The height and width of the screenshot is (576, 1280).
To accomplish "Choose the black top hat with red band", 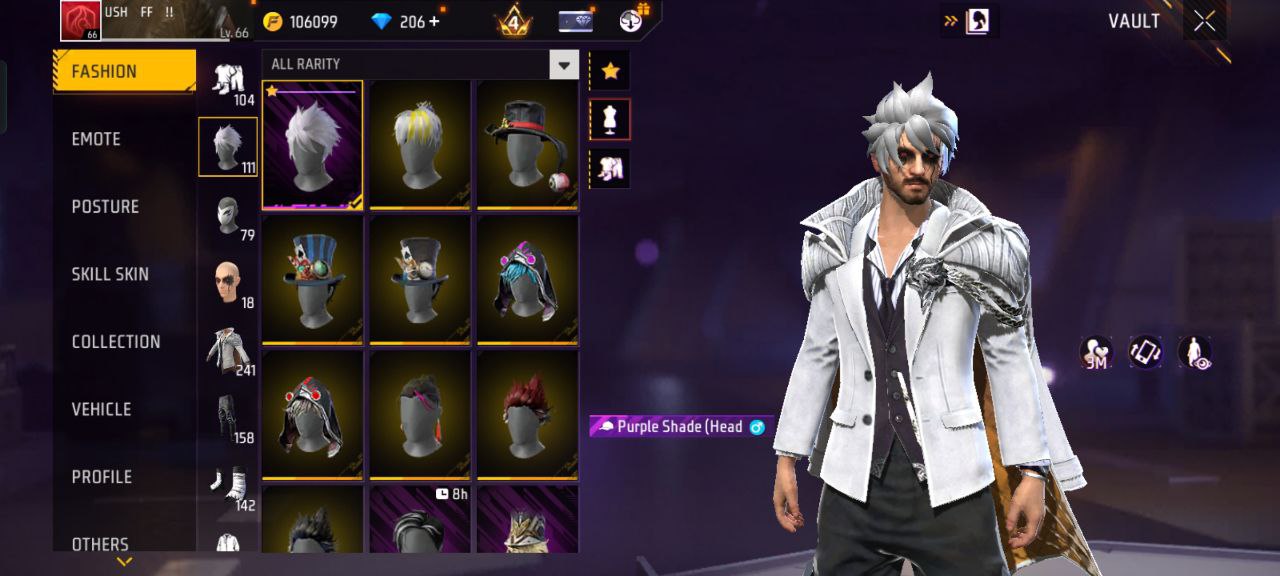I will [527, 145].
